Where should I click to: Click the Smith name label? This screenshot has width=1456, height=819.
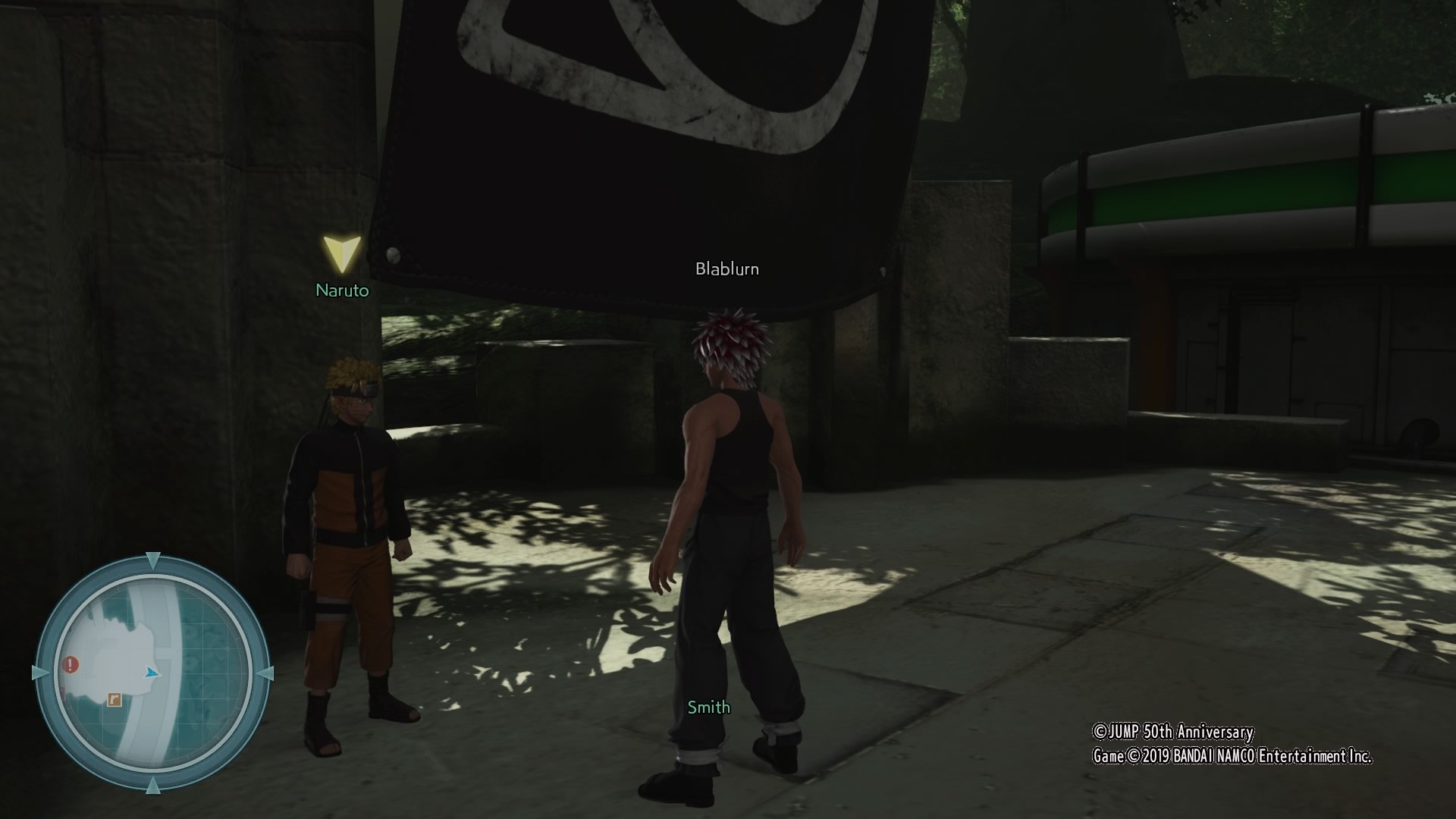tap(708, 707)
